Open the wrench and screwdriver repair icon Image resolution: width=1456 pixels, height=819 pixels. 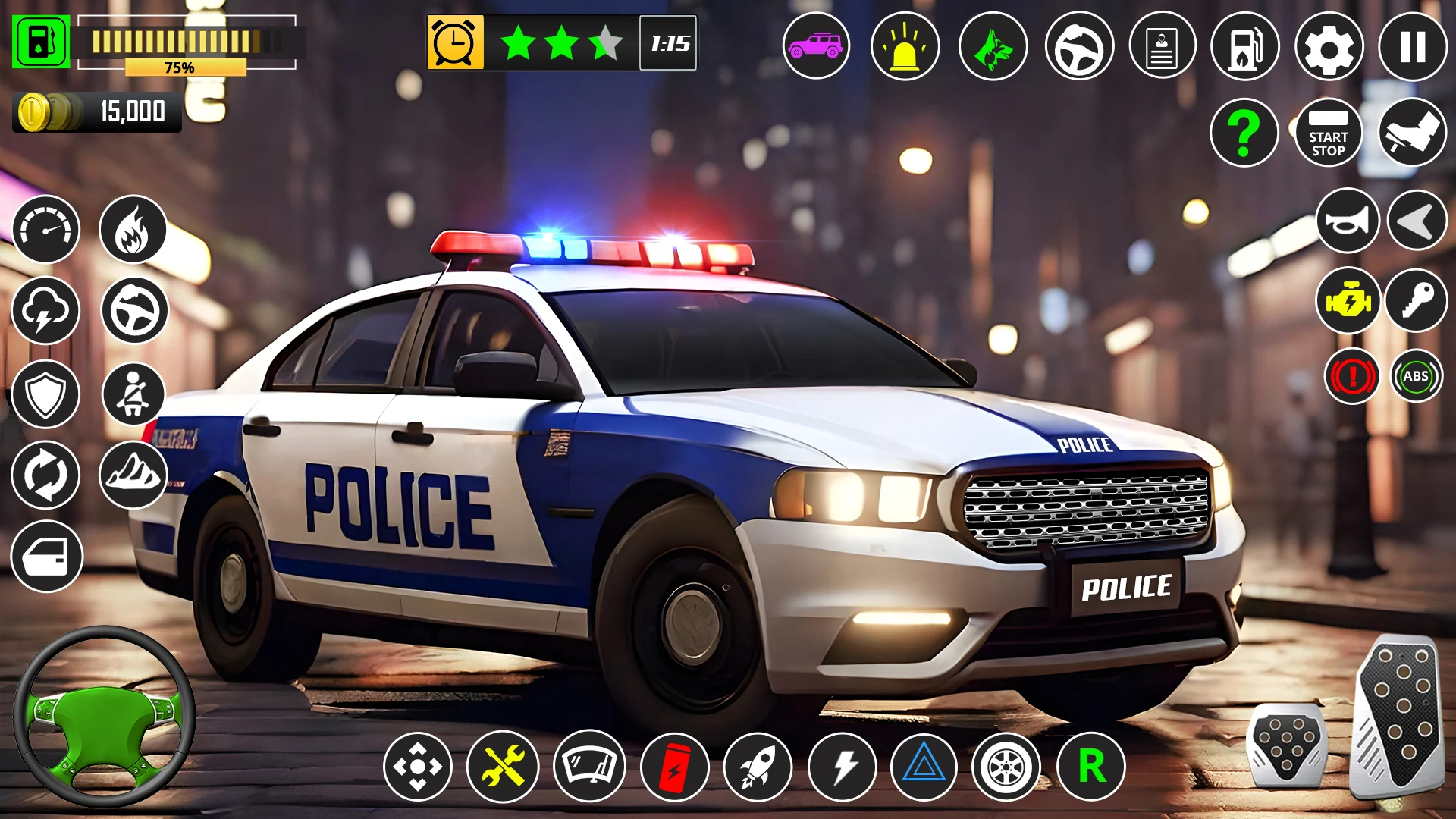pyautogui.click(x=503, y=767)
